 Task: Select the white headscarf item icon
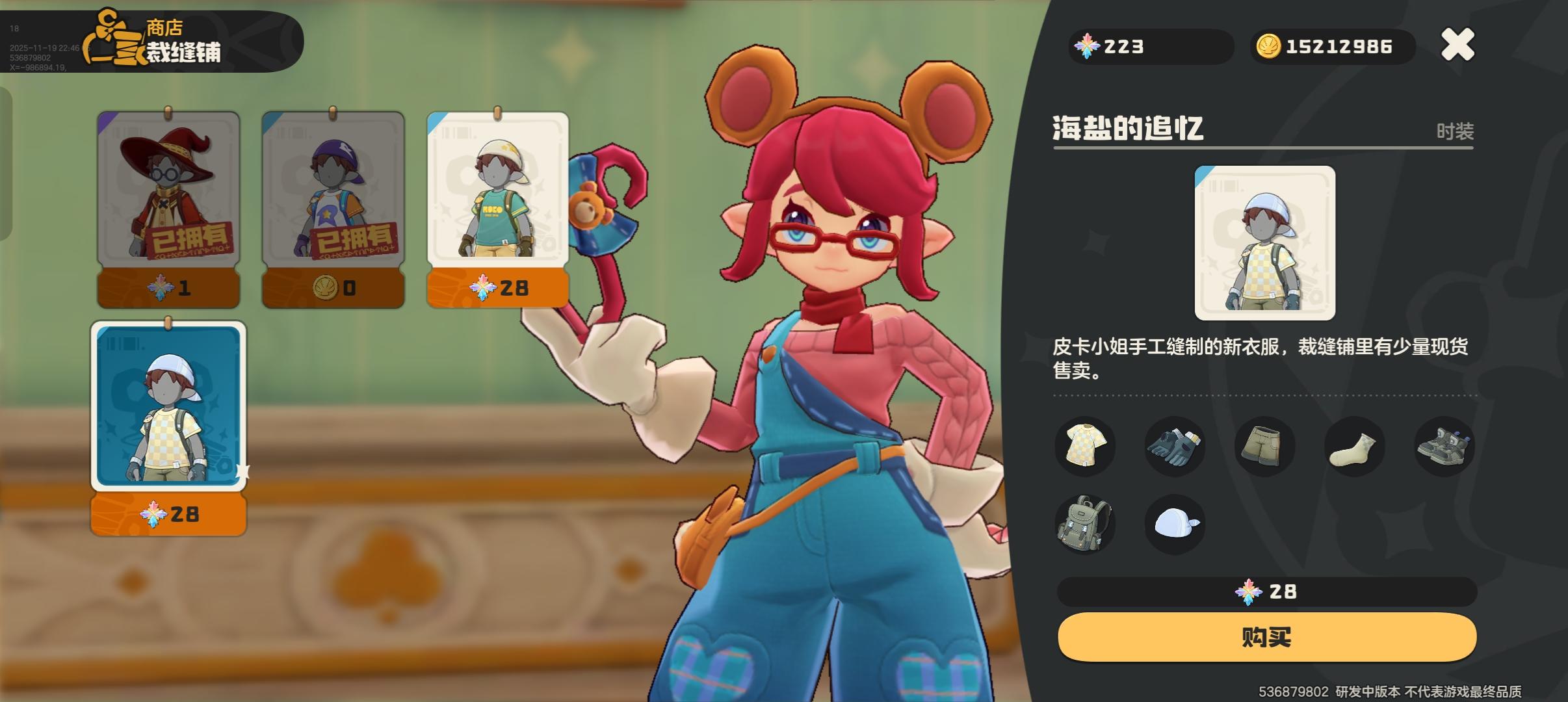[x=1175, y=524]
